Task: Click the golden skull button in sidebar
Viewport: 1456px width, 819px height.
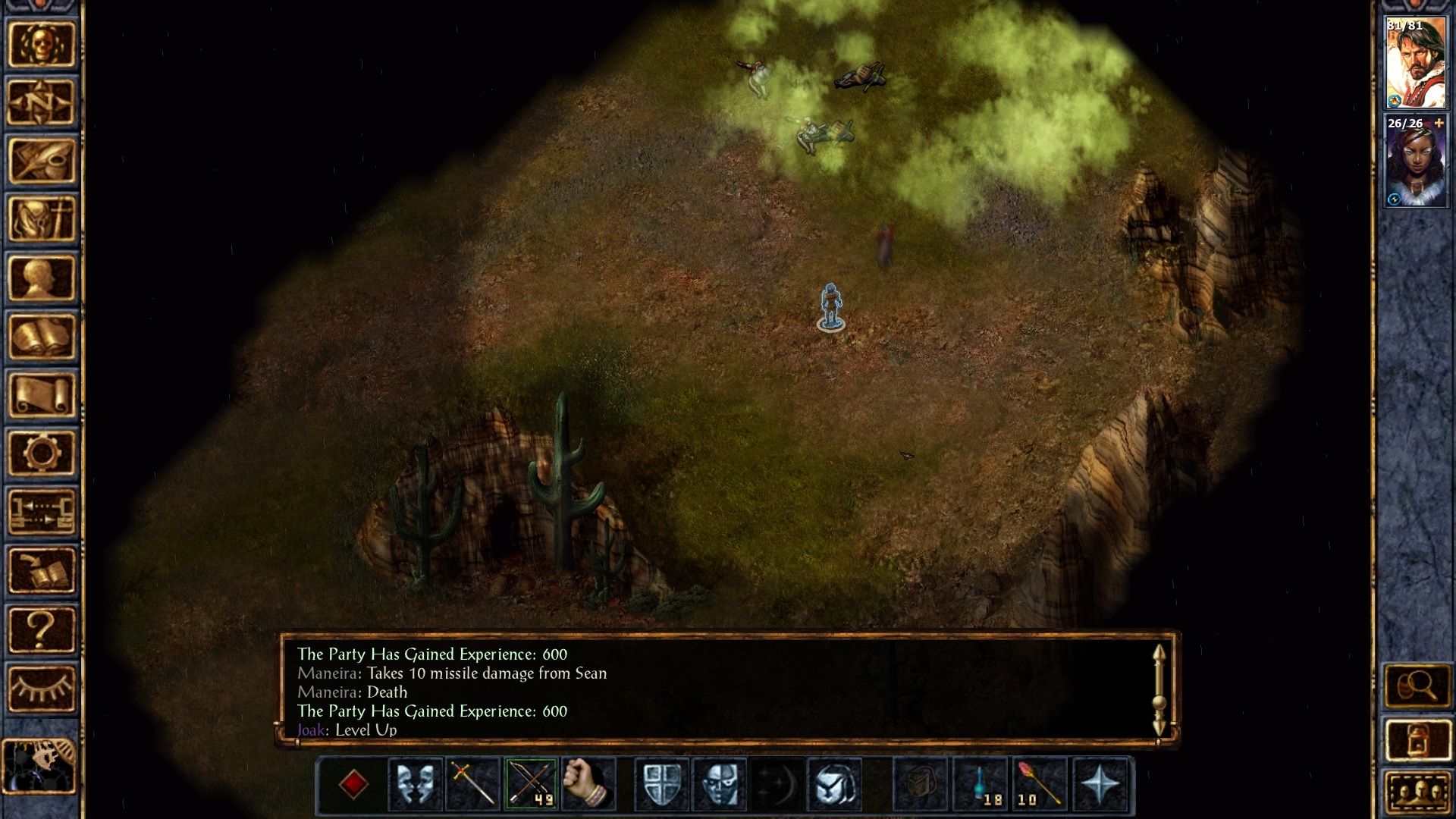Action: (x=42, y=44)
